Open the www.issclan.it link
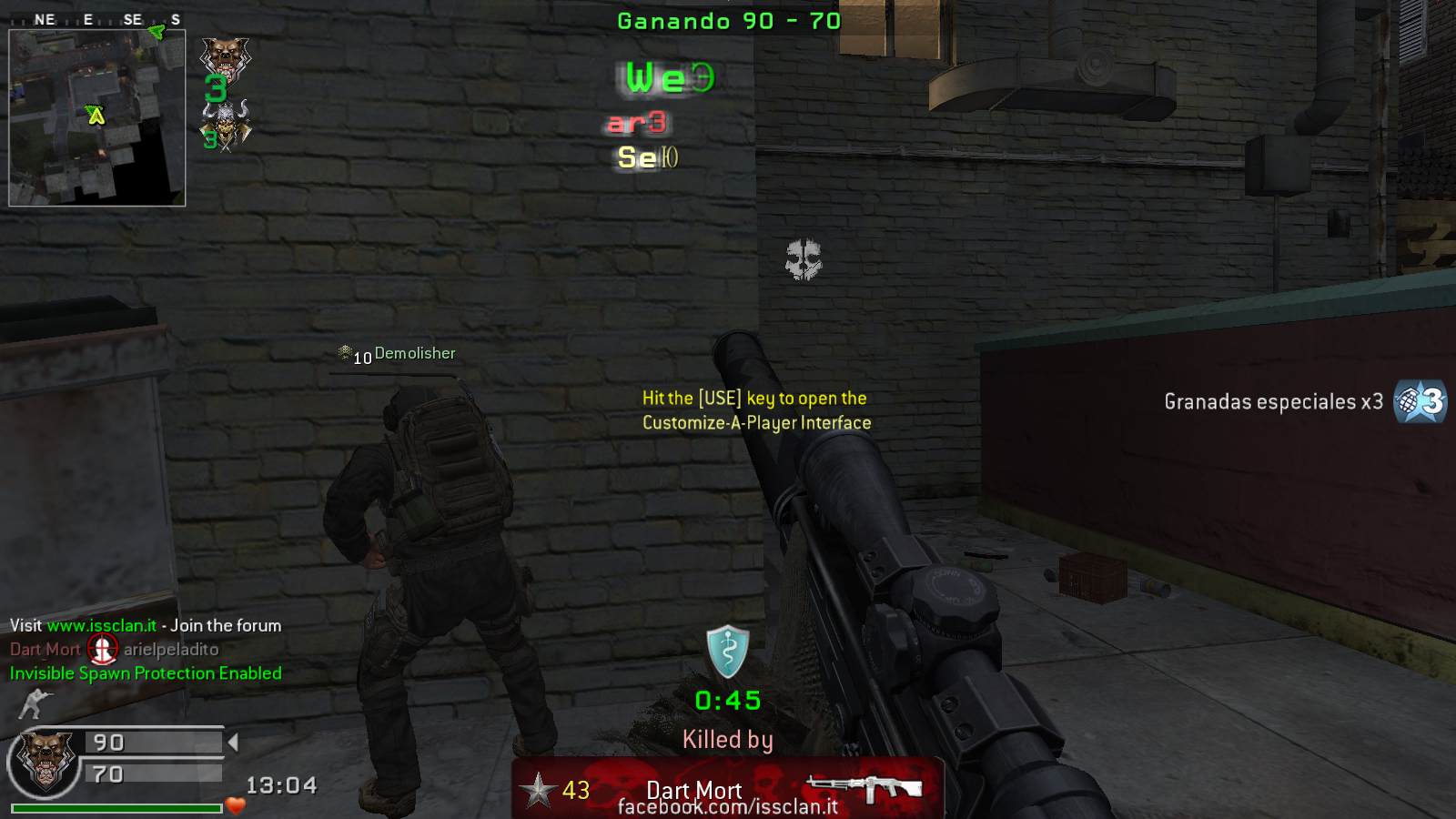 [101, 625]
